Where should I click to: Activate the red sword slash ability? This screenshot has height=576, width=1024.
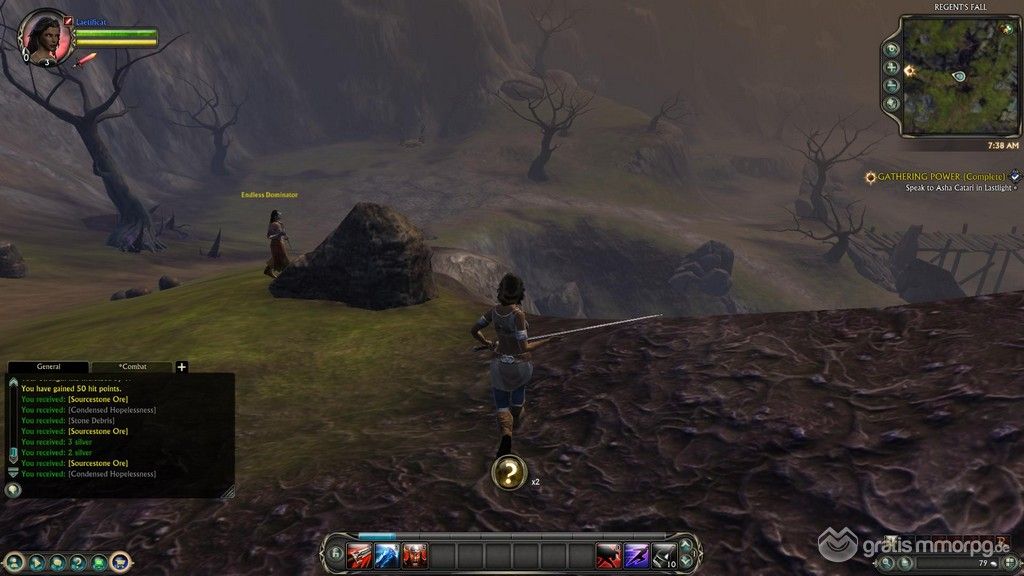click(359, 555)
